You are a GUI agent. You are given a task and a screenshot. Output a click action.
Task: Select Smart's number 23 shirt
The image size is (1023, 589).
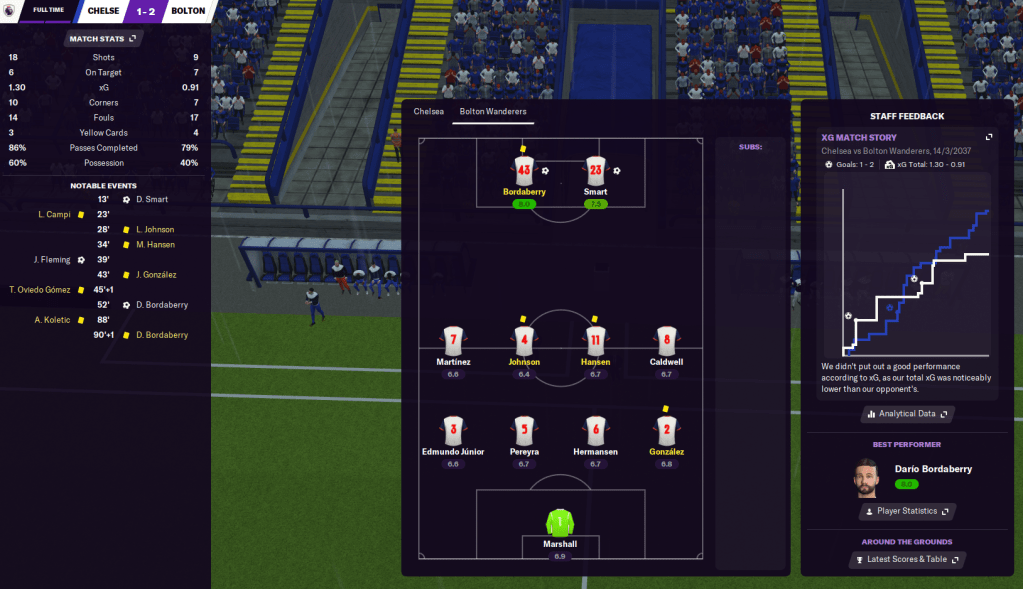596,168
